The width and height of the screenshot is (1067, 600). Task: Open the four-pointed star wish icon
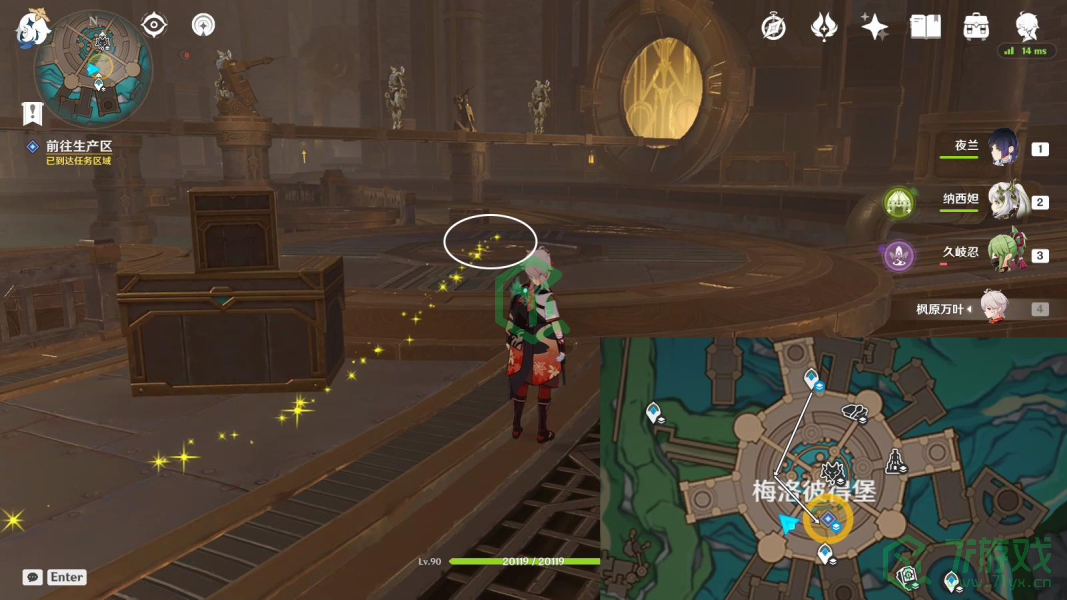875,27
